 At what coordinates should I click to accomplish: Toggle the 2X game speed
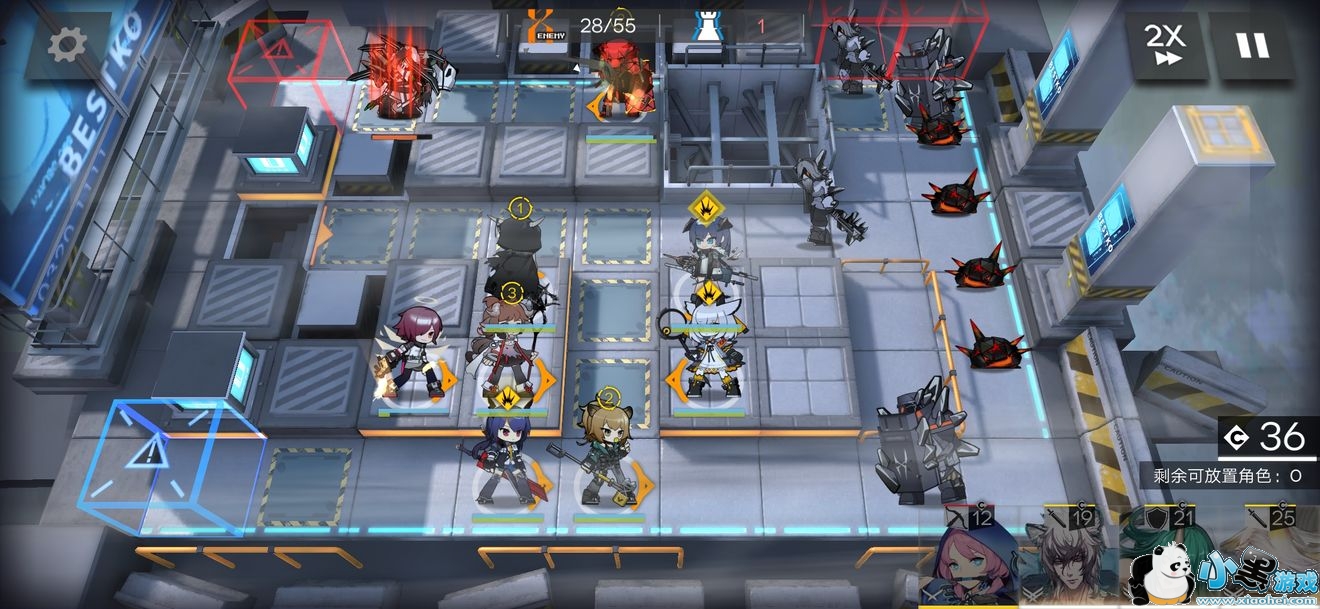[x=1165, y=45]
